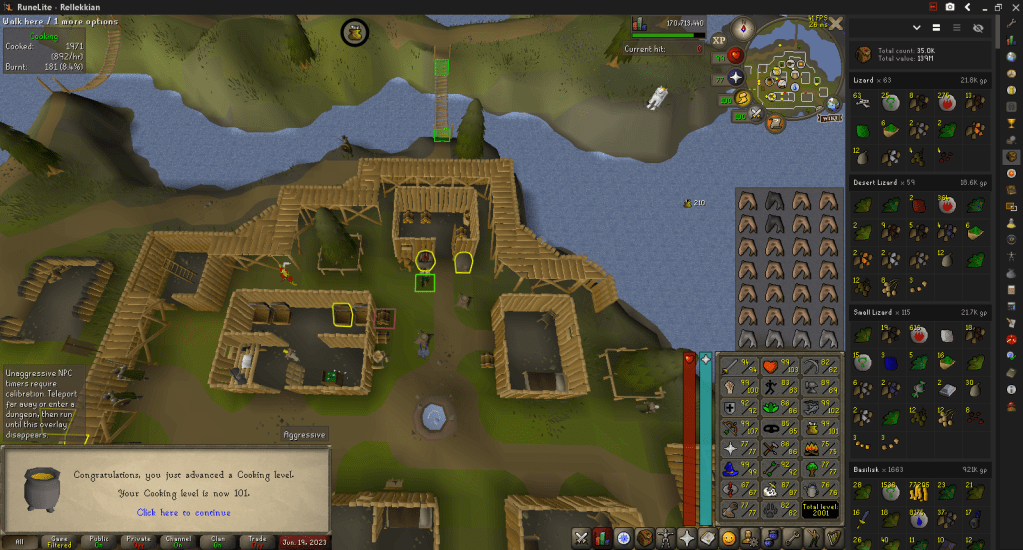Toggle the XP drops button

[x=718, y=40]
